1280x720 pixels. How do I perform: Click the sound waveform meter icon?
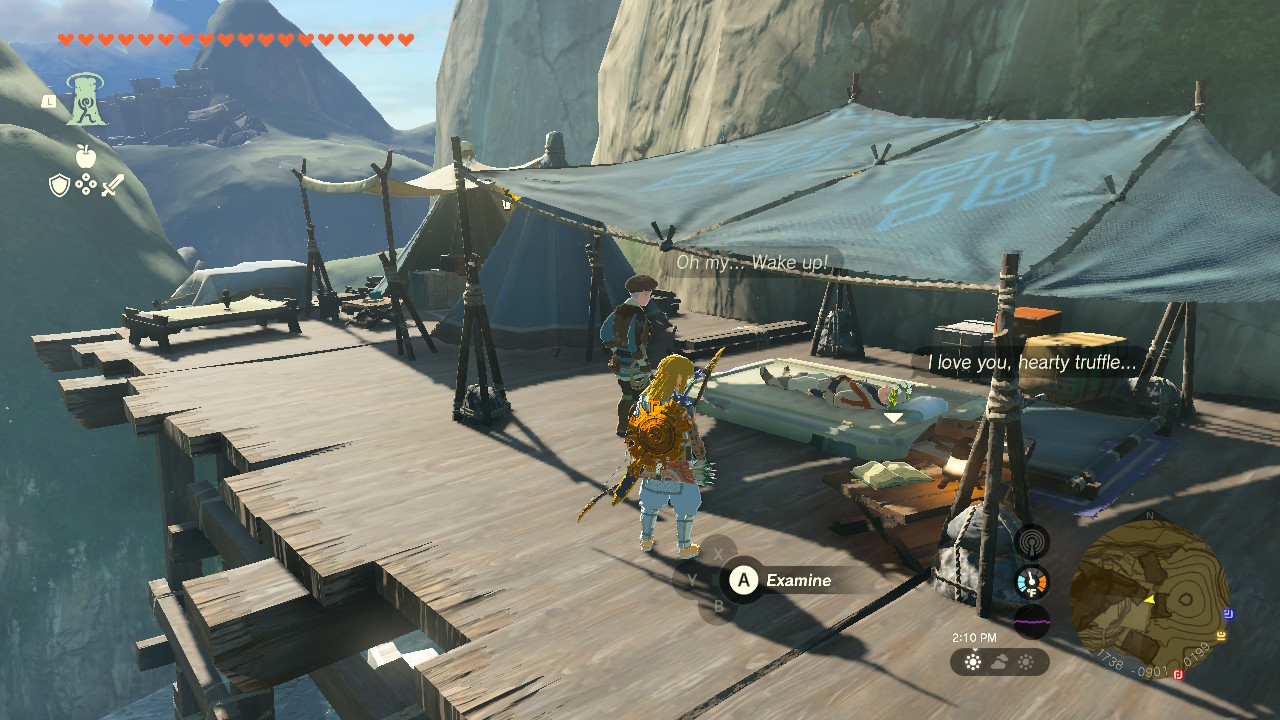1031,620
